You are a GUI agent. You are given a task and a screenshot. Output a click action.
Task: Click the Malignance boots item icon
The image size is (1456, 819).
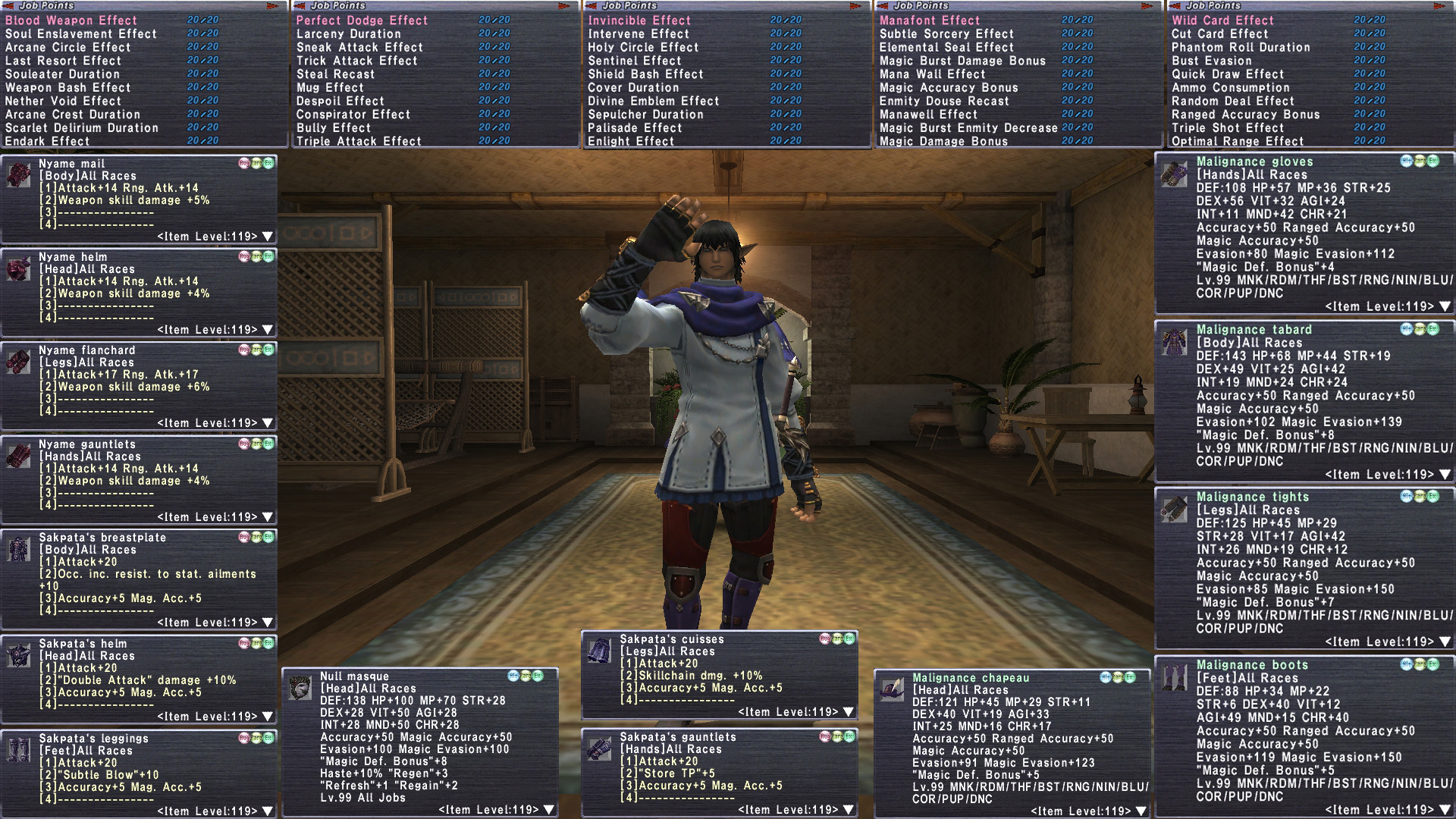click(x=1174, y=677)
